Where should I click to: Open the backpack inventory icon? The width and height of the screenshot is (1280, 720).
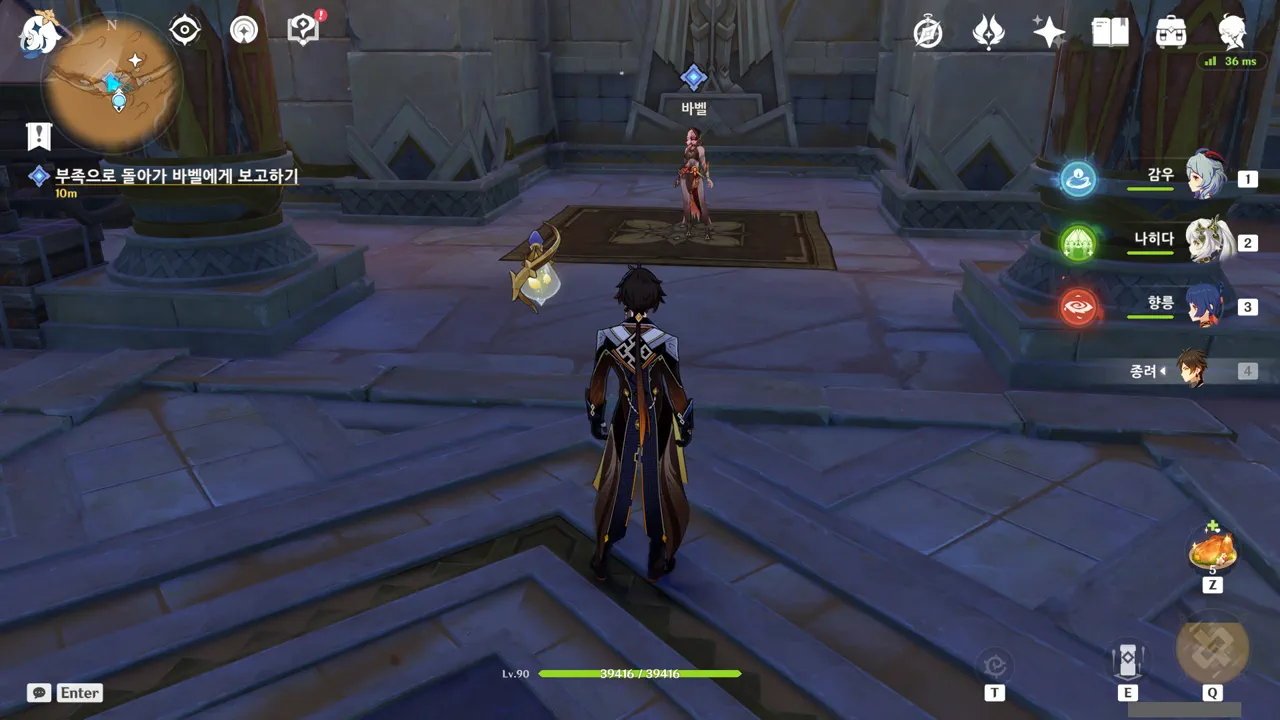click(x=1170, y=33)
